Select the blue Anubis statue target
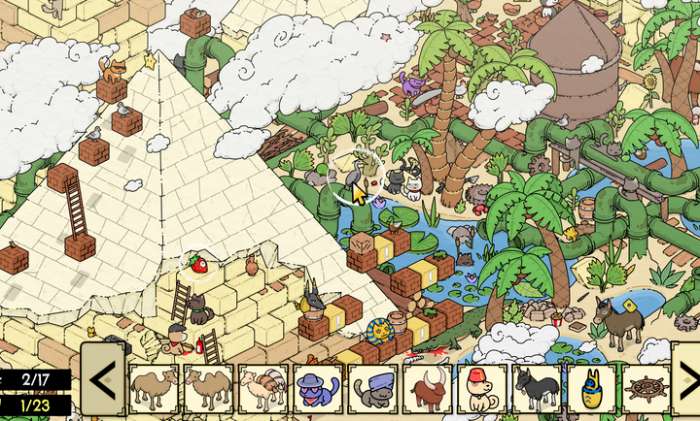 [590, 388]
